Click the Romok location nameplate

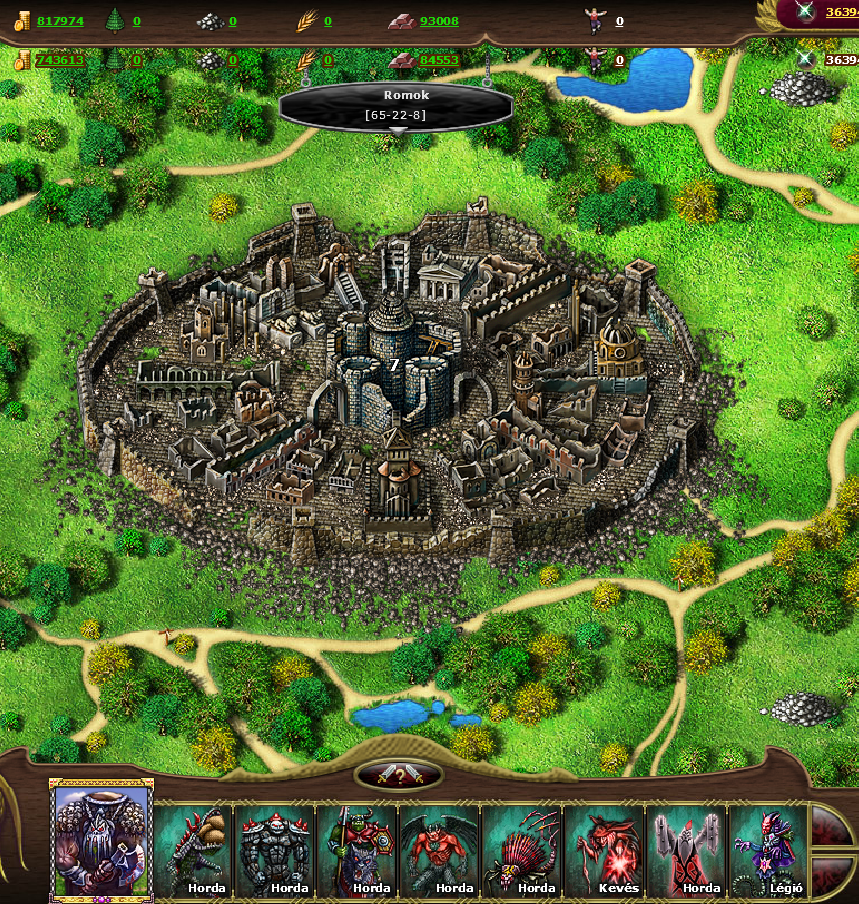point(396,105)
